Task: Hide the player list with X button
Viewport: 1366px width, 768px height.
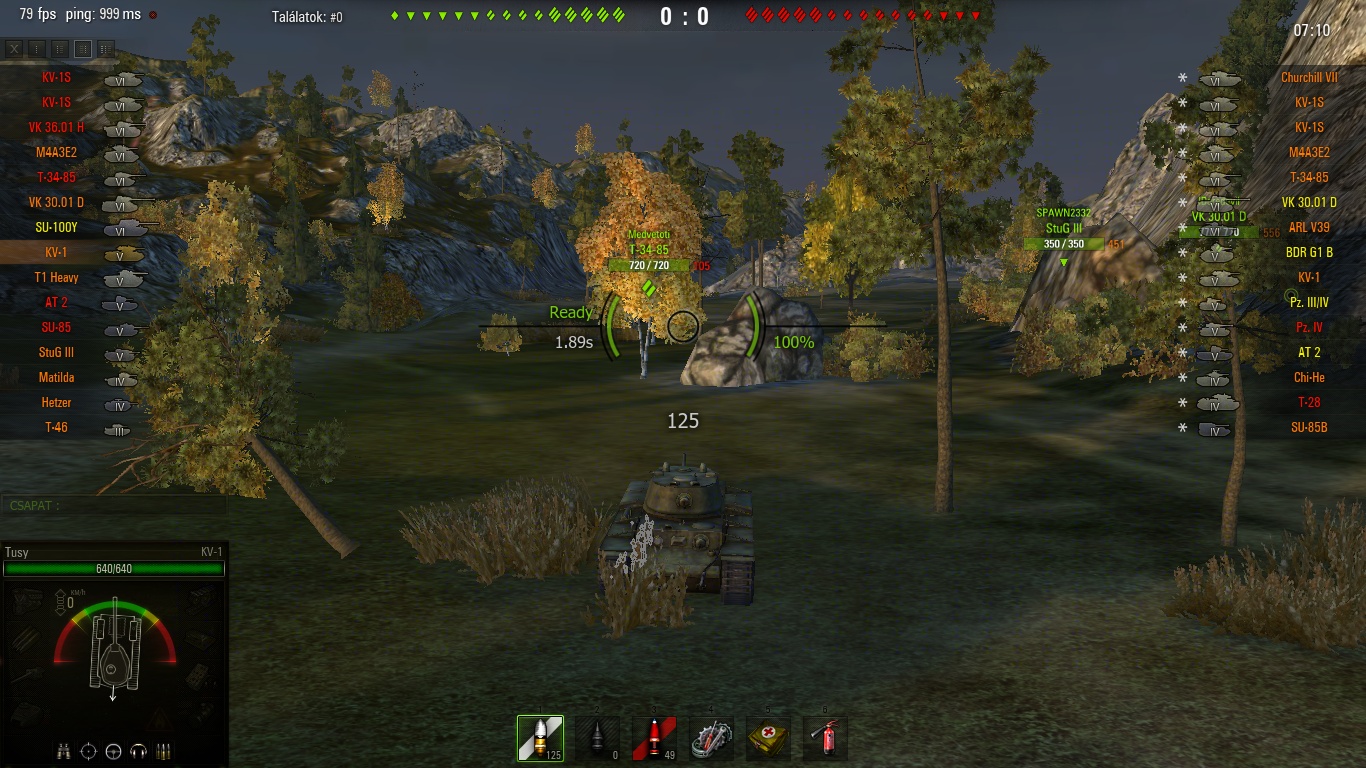Action: click(14, 48)
